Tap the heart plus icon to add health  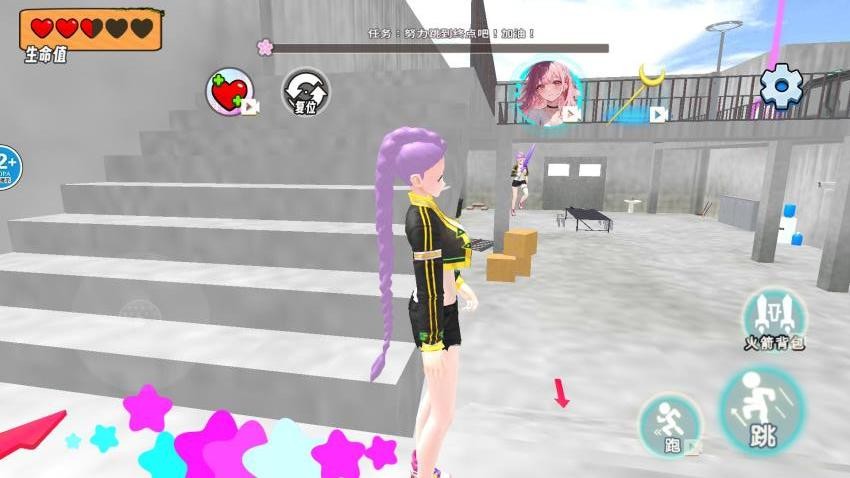coord(231,92)
